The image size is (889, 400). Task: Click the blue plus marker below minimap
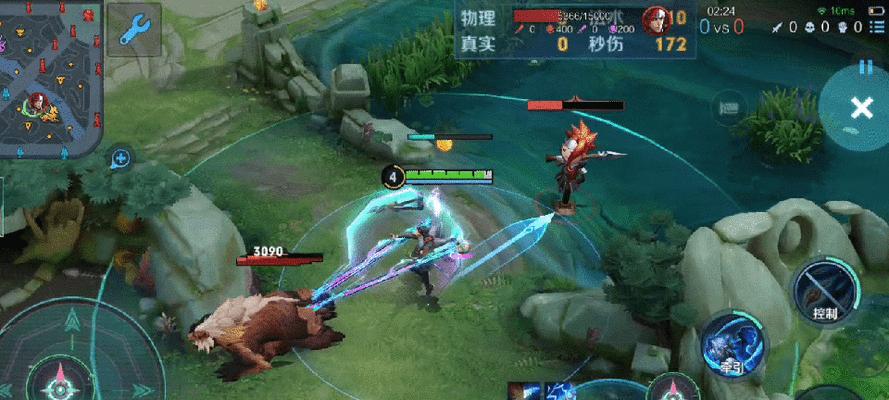click(121, 158)
